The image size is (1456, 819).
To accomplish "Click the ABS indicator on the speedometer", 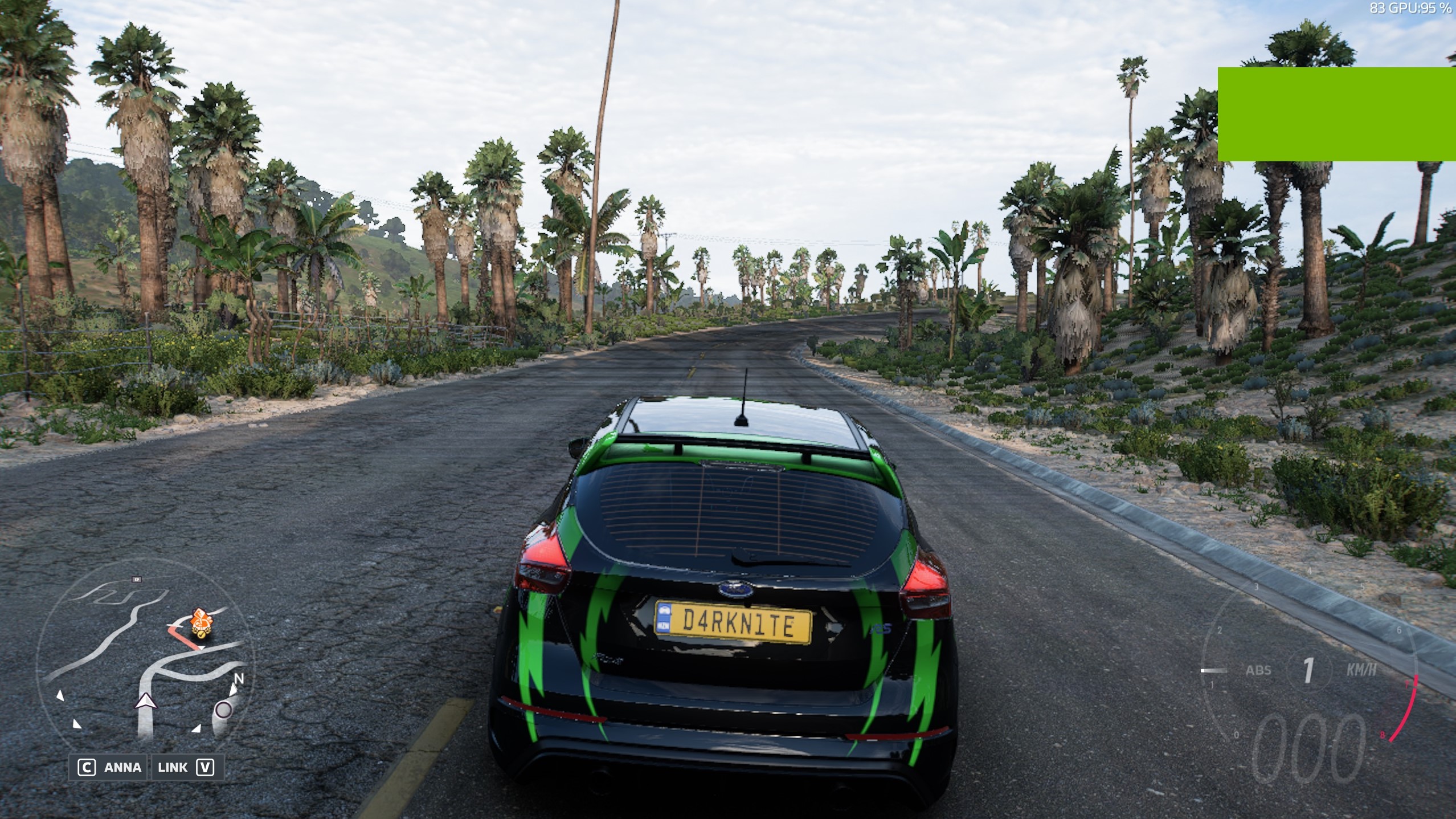I will tap(1259, 670).
